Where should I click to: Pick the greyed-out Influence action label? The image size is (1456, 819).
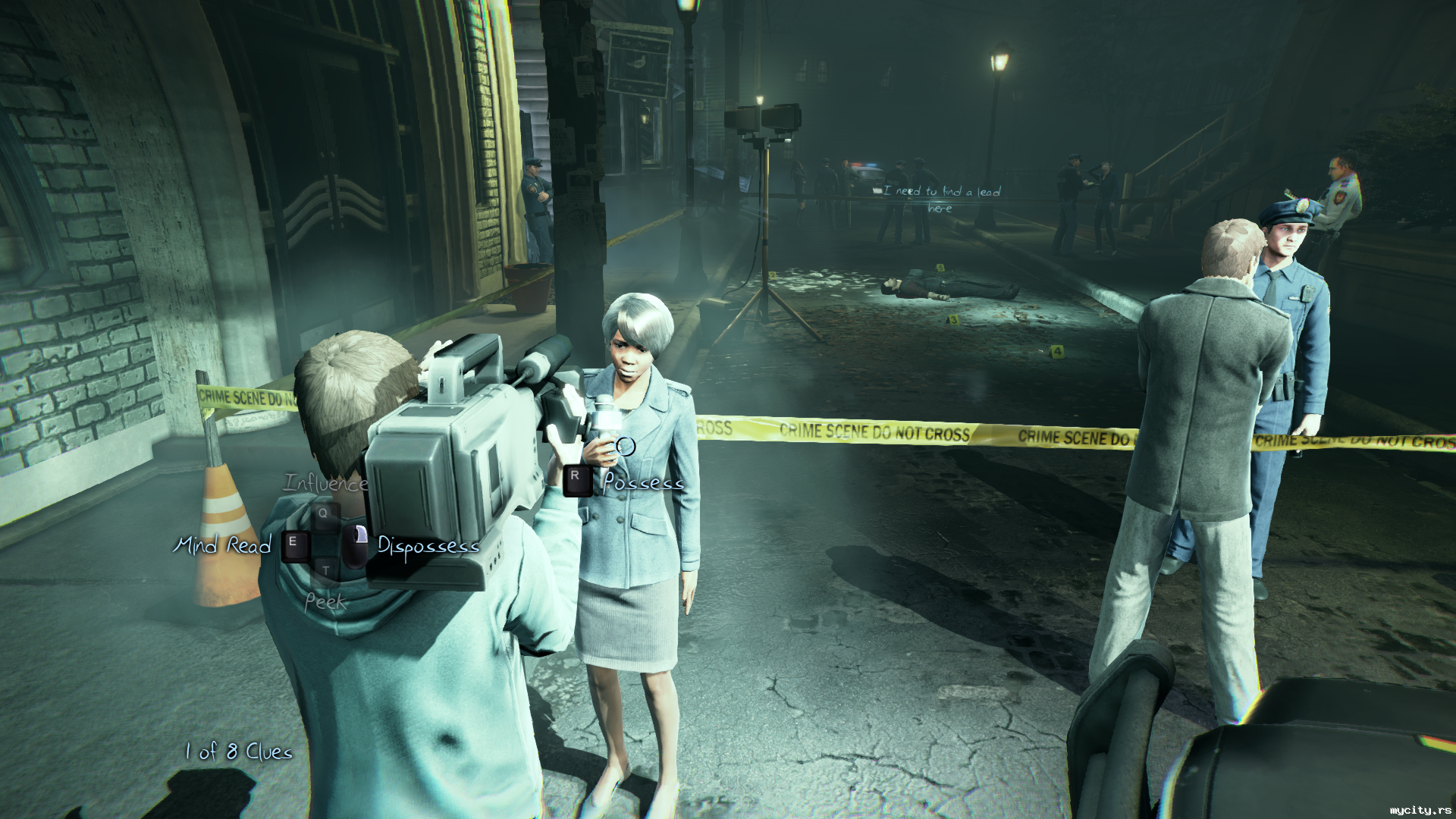coord(326,483)
